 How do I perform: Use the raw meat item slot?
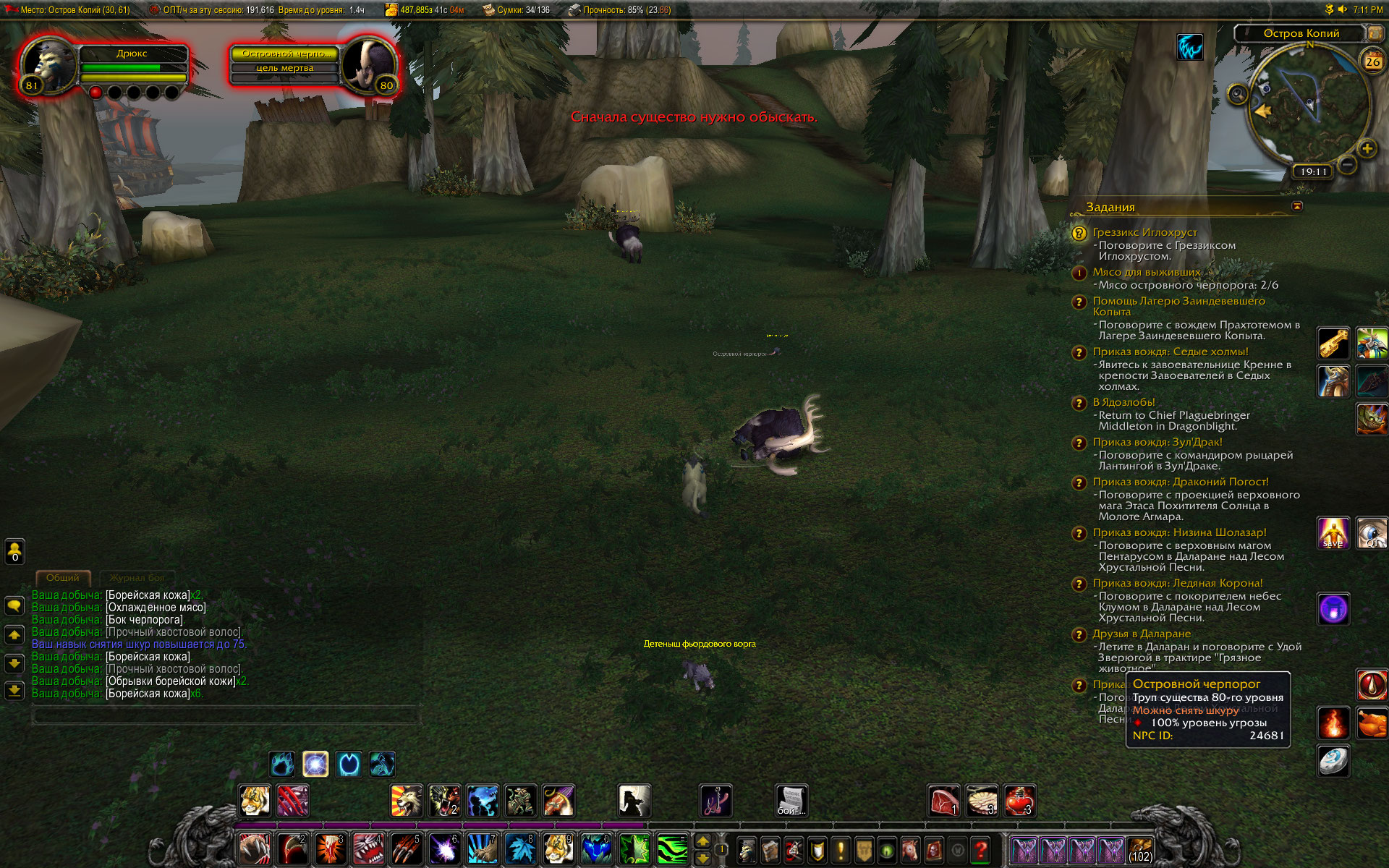[944, 801]
